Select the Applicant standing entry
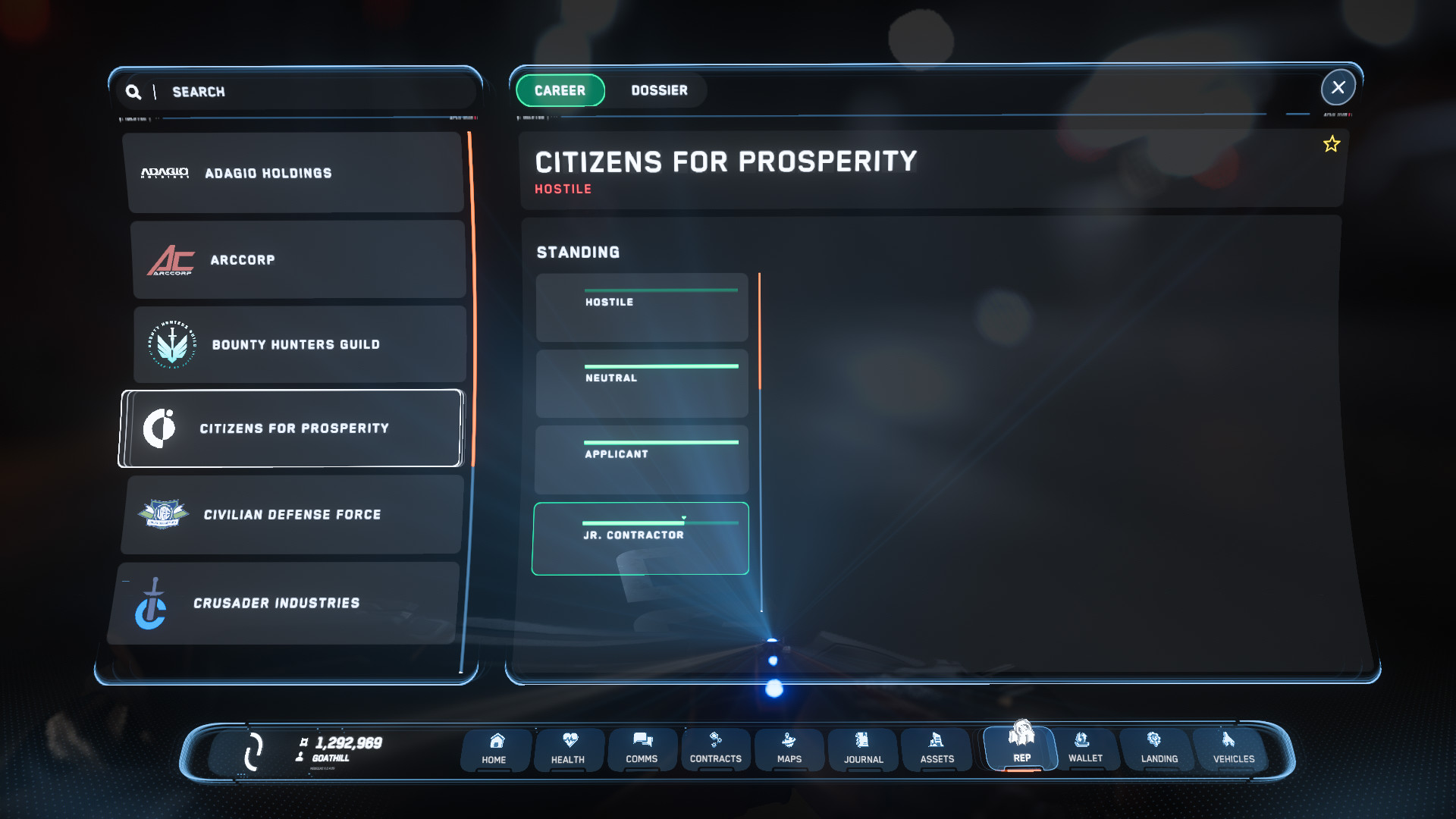 tap(641, 460)
